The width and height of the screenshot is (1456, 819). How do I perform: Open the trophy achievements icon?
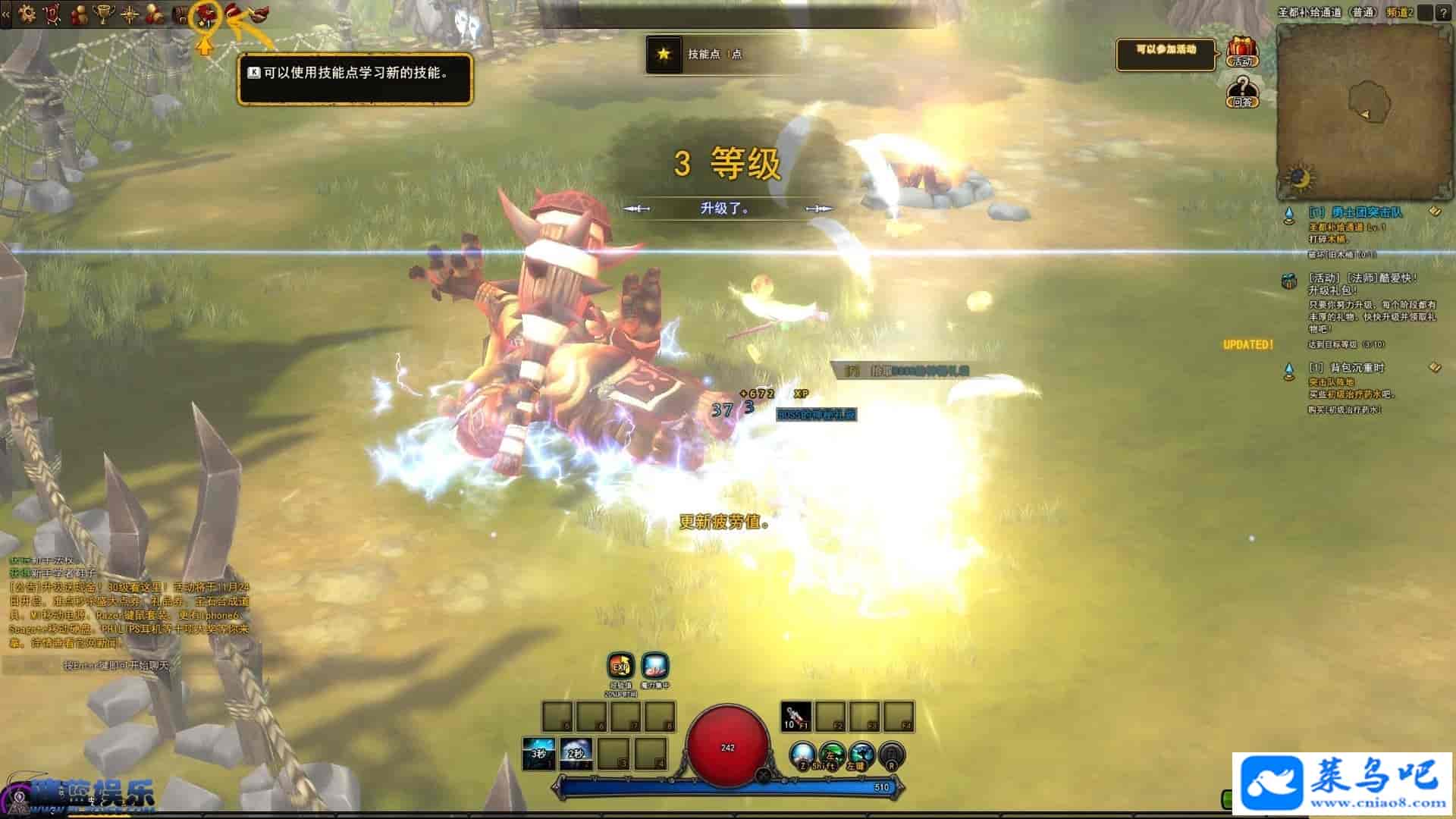103,13
